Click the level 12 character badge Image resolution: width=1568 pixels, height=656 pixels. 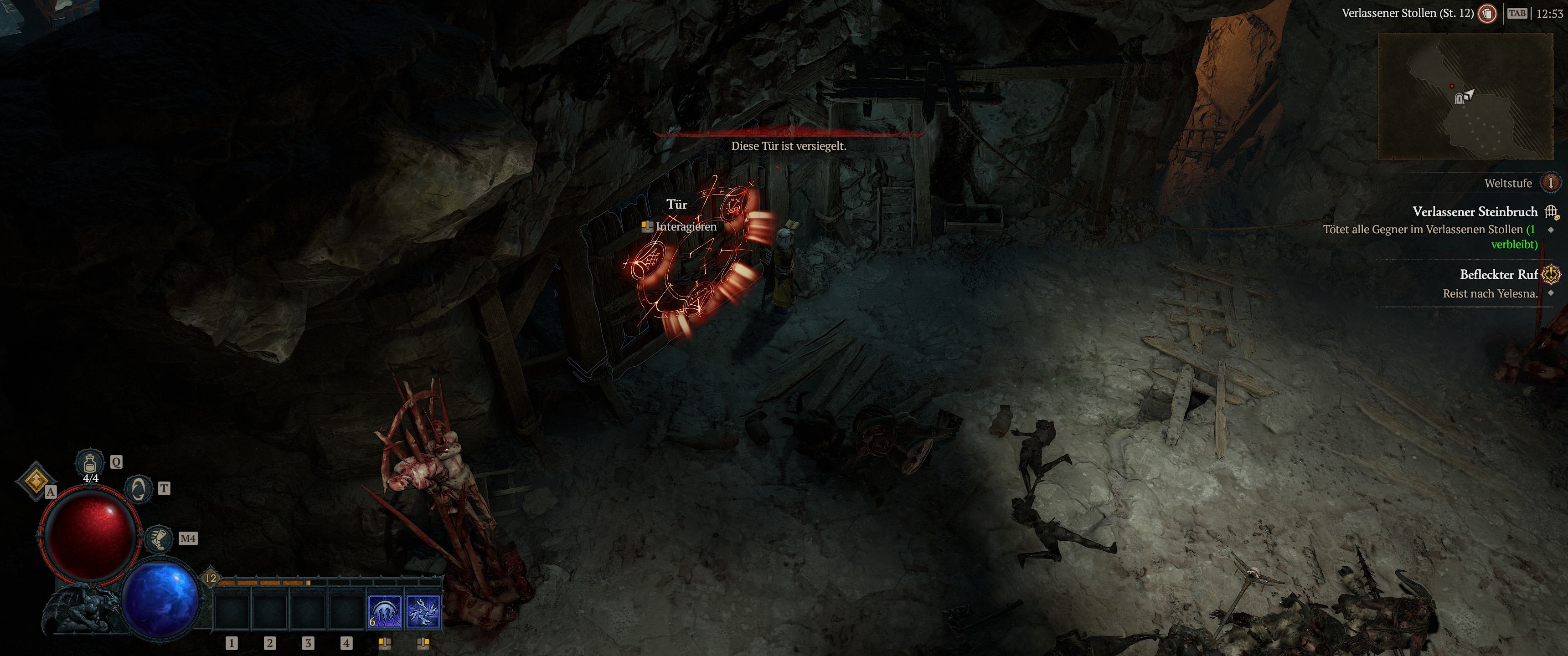(211, 578)
